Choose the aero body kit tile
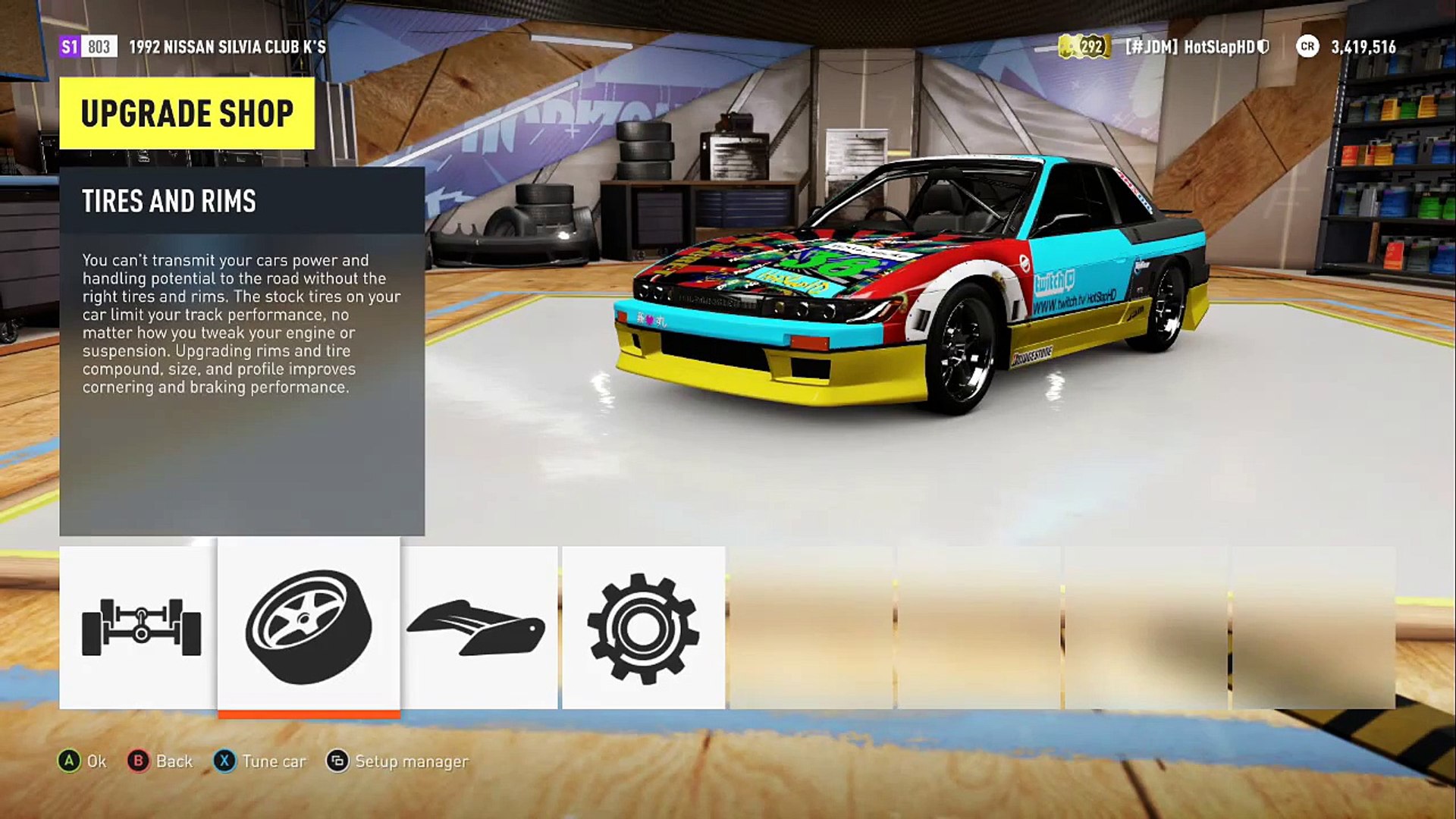 (x=479, y=627)
